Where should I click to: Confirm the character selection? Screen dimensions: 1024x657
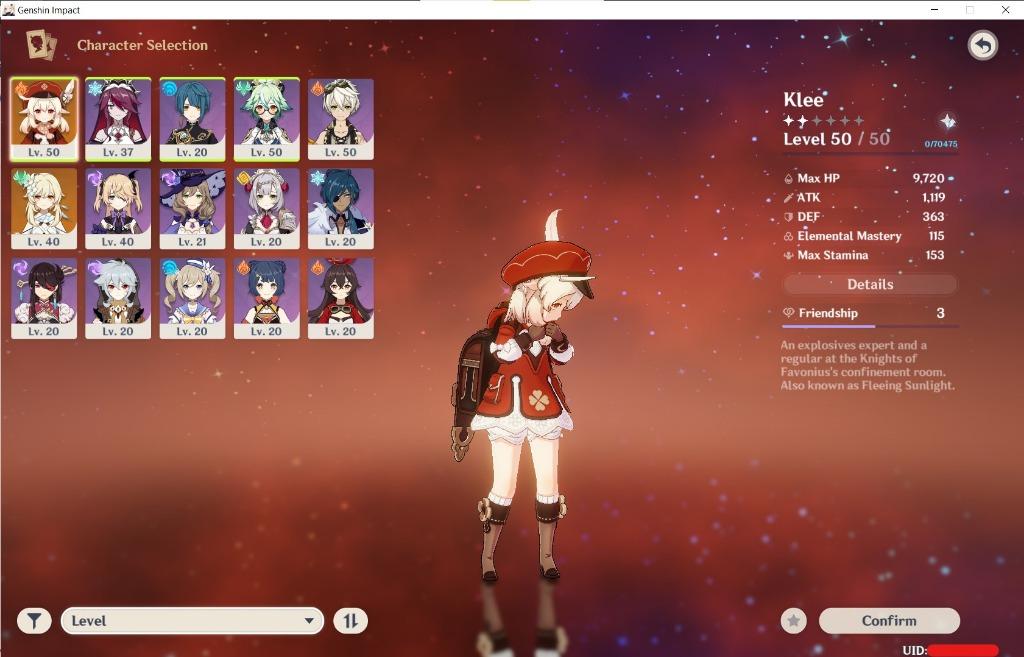point(889,621)
